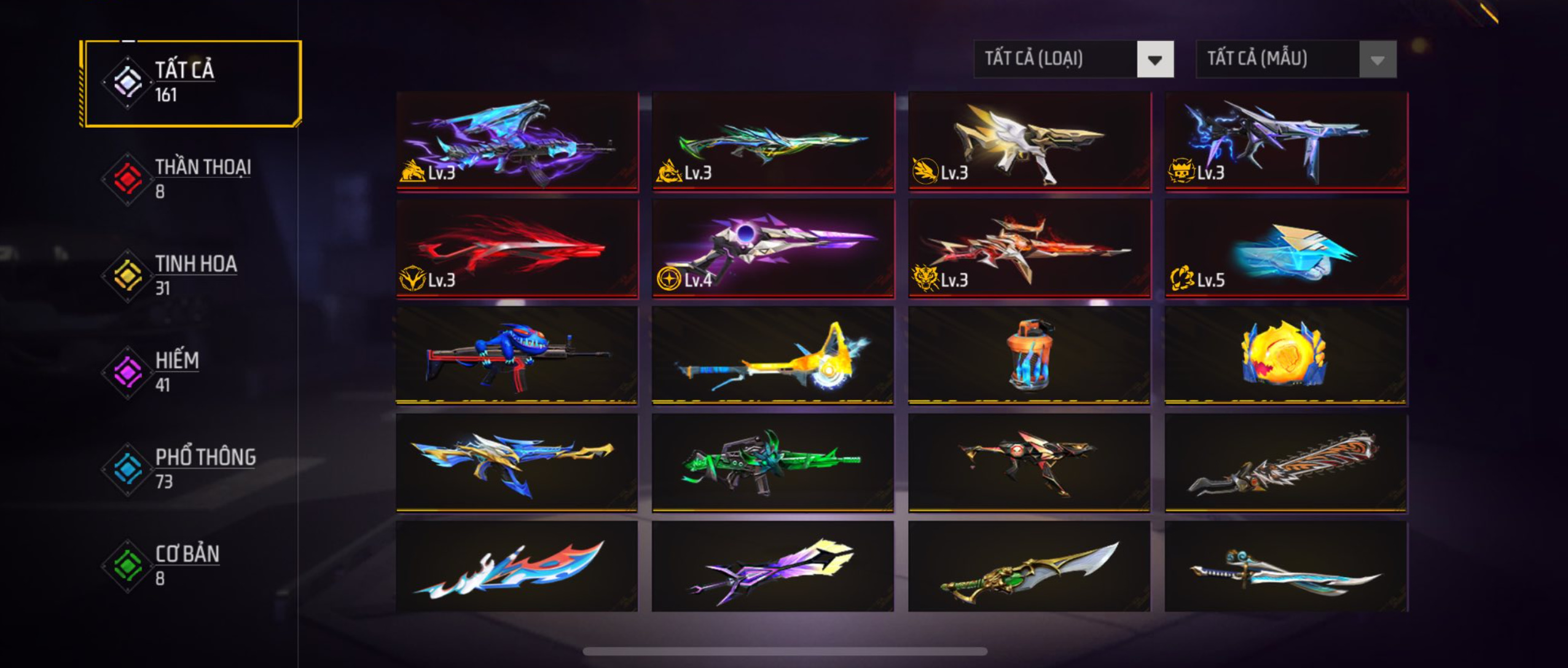Select the blue dragon rifle skin
The image size is (1568, 668).
pyautogui.click(x=517, y=141)
